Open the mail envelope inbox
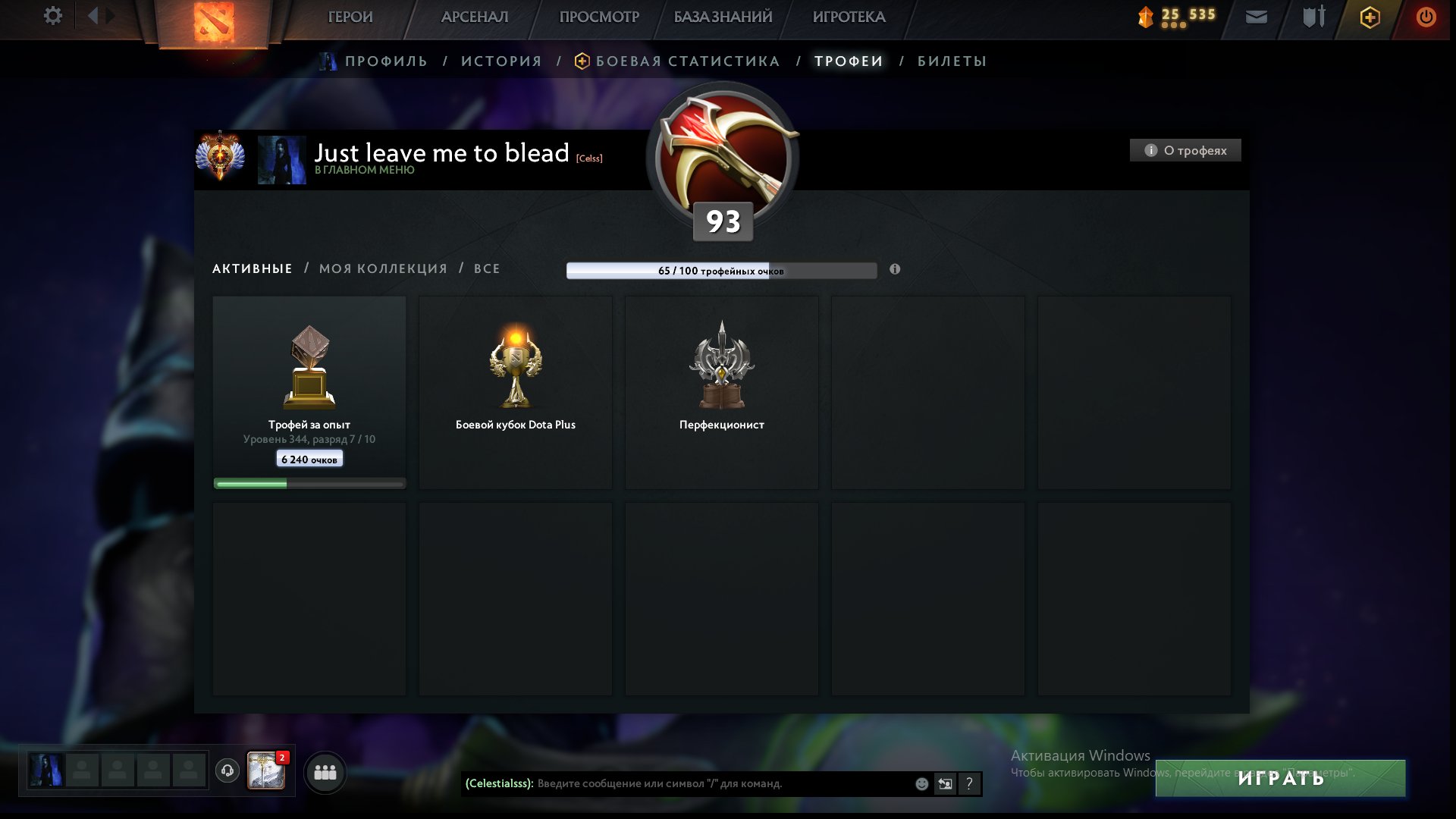Viewport: 1456px width, 819px height. click(1257, 17)
